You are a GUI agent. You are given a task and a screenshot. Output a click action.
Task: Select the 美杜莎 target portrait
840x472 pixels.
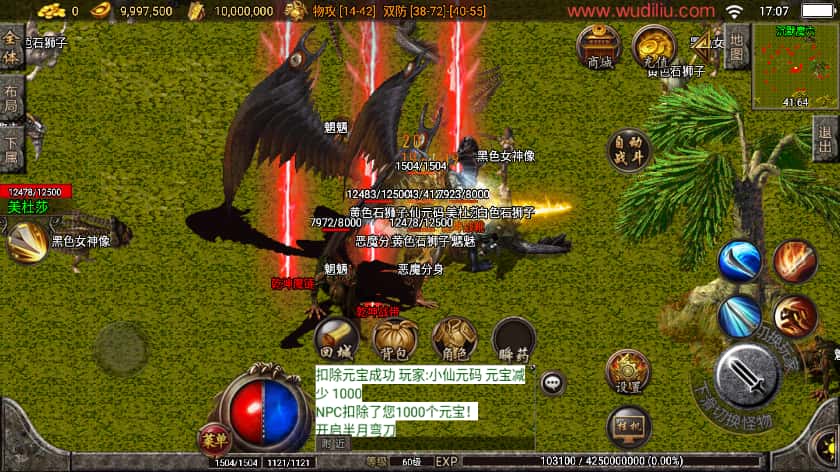(25, 238)
